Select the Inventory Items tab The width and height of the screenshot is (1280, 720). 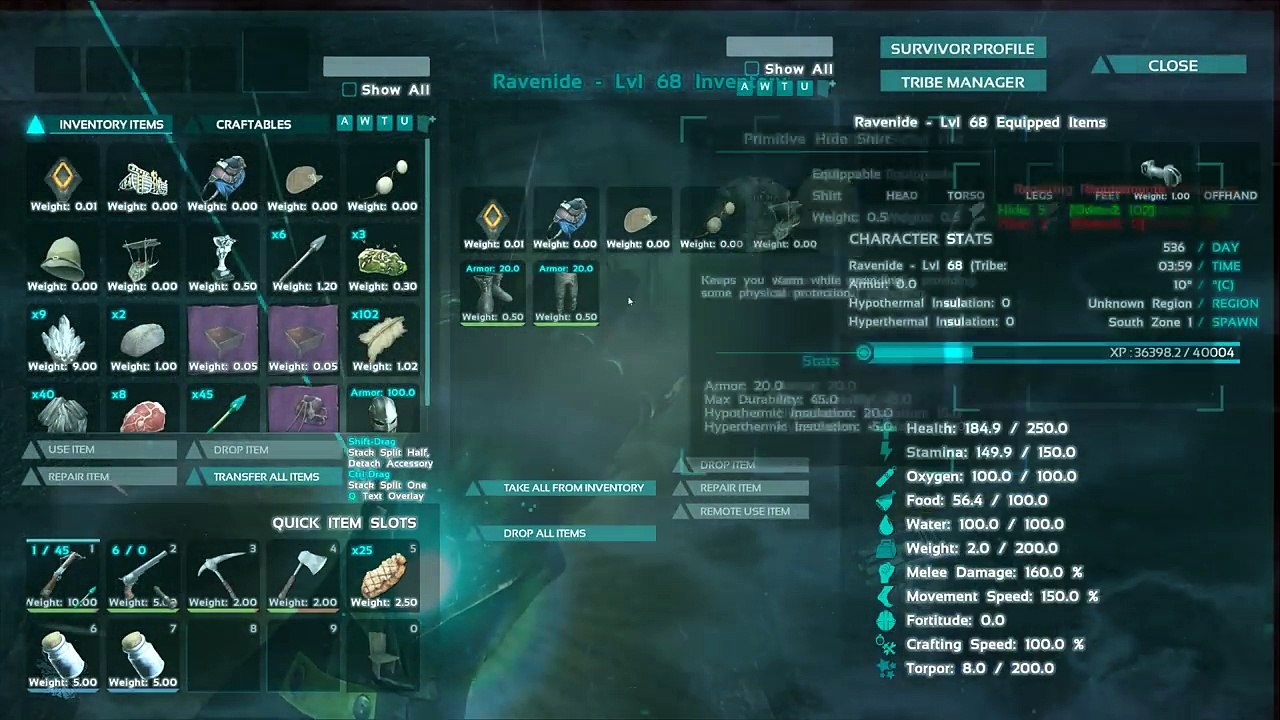click(110, 125)
